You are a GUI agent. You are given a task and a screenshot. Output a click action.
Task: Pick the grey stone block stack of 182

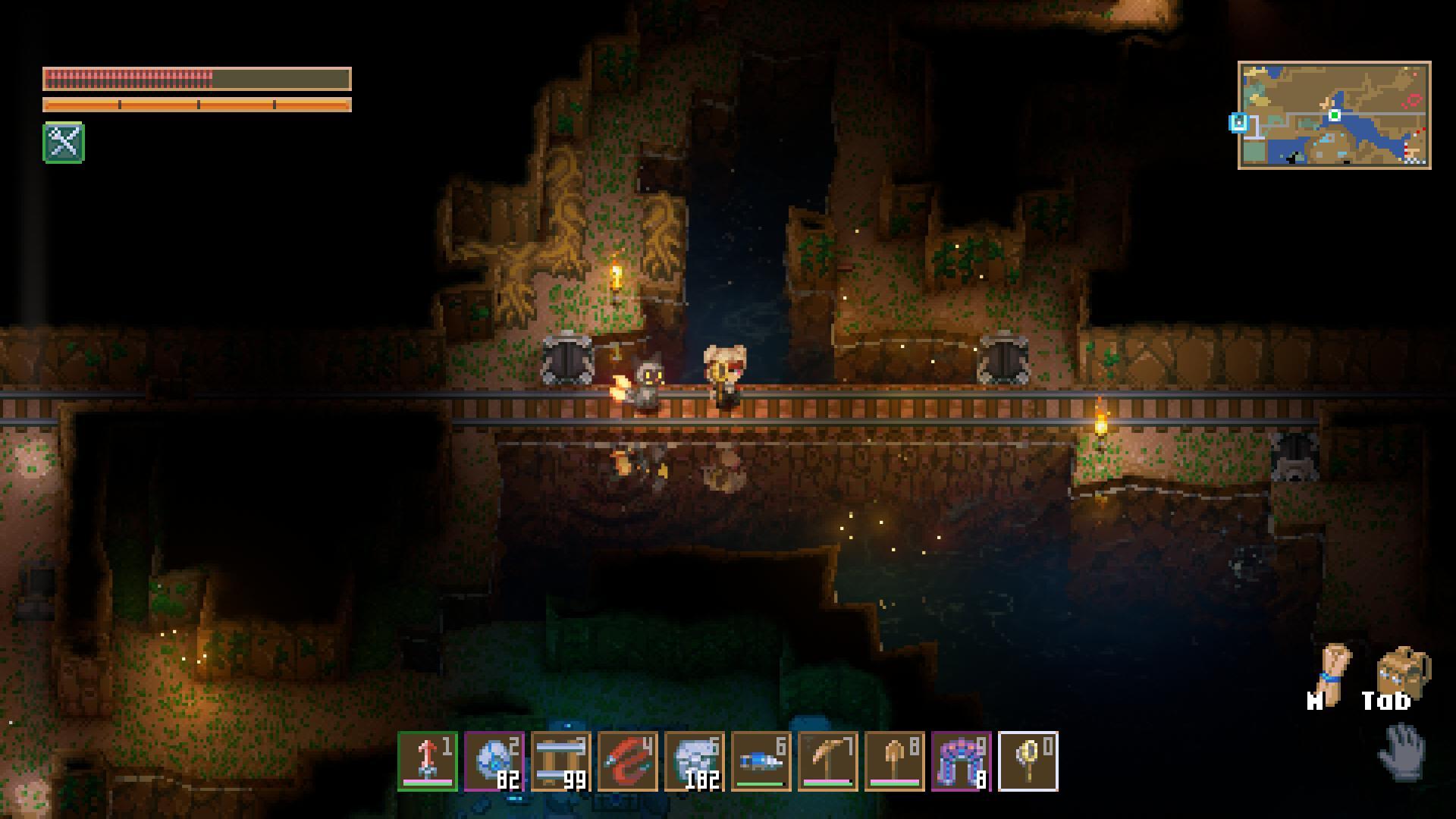pos(695,761)
